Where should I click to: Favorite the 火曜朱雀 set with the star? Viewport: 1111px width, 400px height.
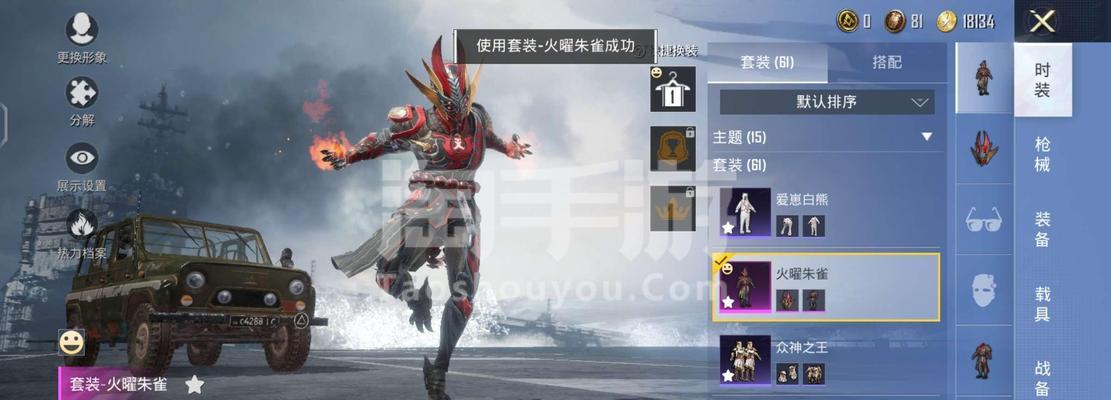[x=195, y=384]
